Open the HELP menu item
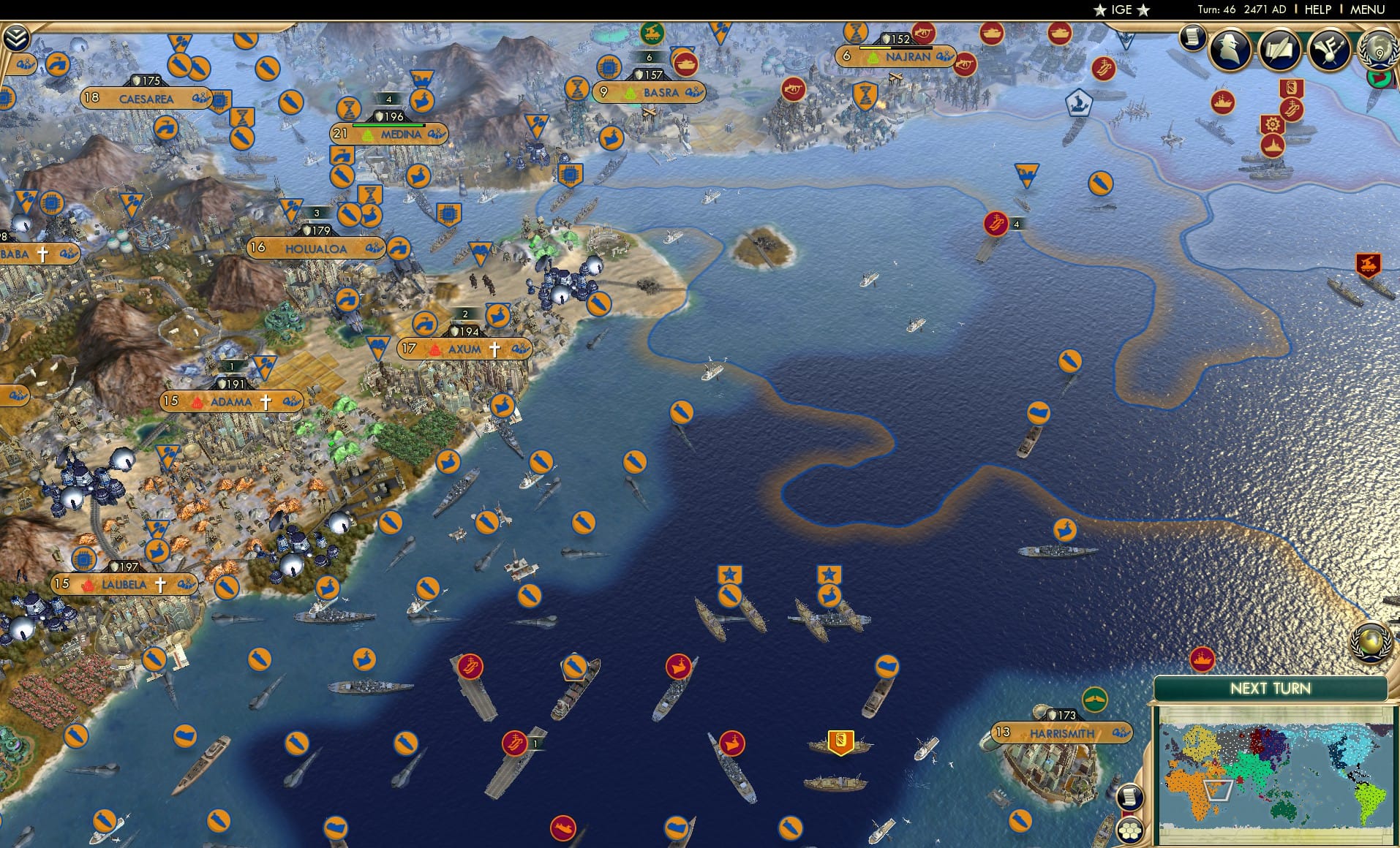 coord(1317,10)
